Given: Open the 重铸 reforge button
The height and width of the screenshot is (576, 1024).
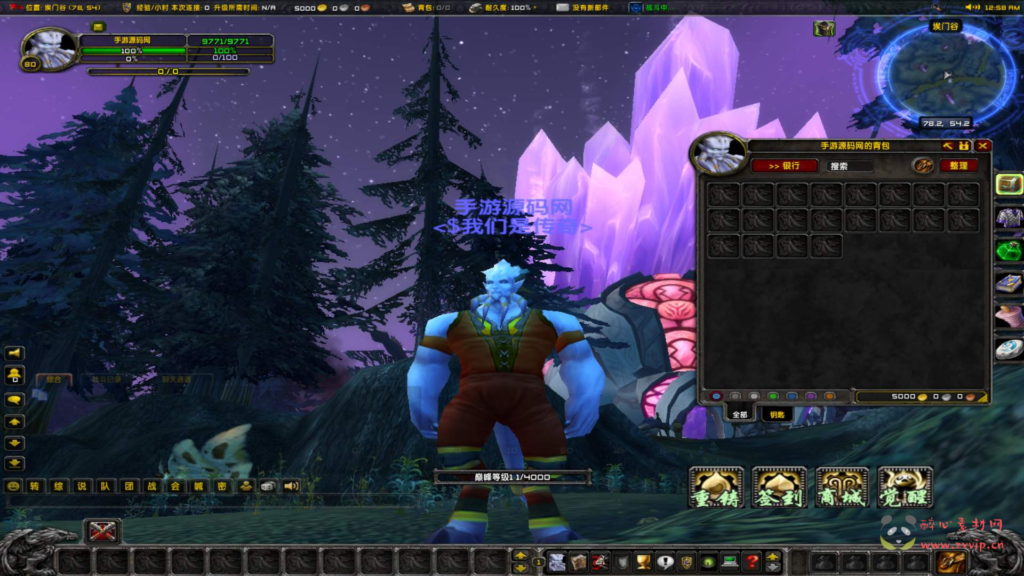Looking at the screenshot, I should point(717,487).
